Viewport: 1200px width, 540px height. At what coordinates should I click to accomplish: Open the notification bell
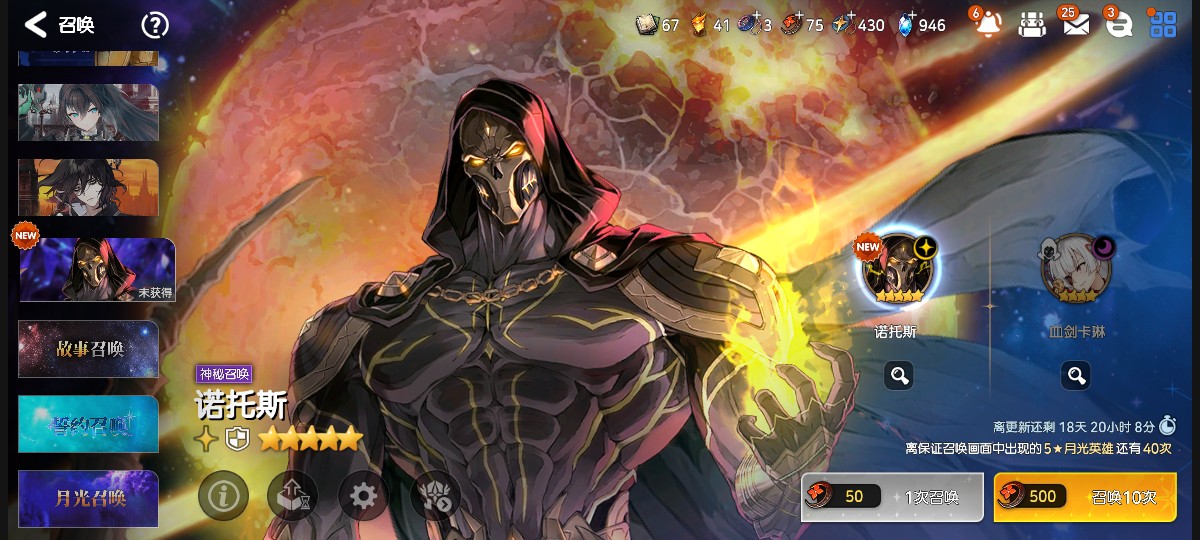point(987,25)
